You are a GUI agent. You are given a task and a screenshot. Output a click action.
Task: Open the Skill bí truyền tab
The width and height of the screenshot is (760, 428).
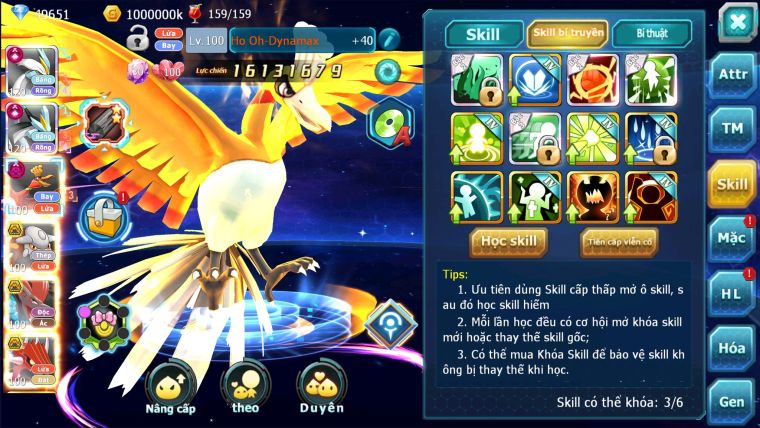[568, 34]
